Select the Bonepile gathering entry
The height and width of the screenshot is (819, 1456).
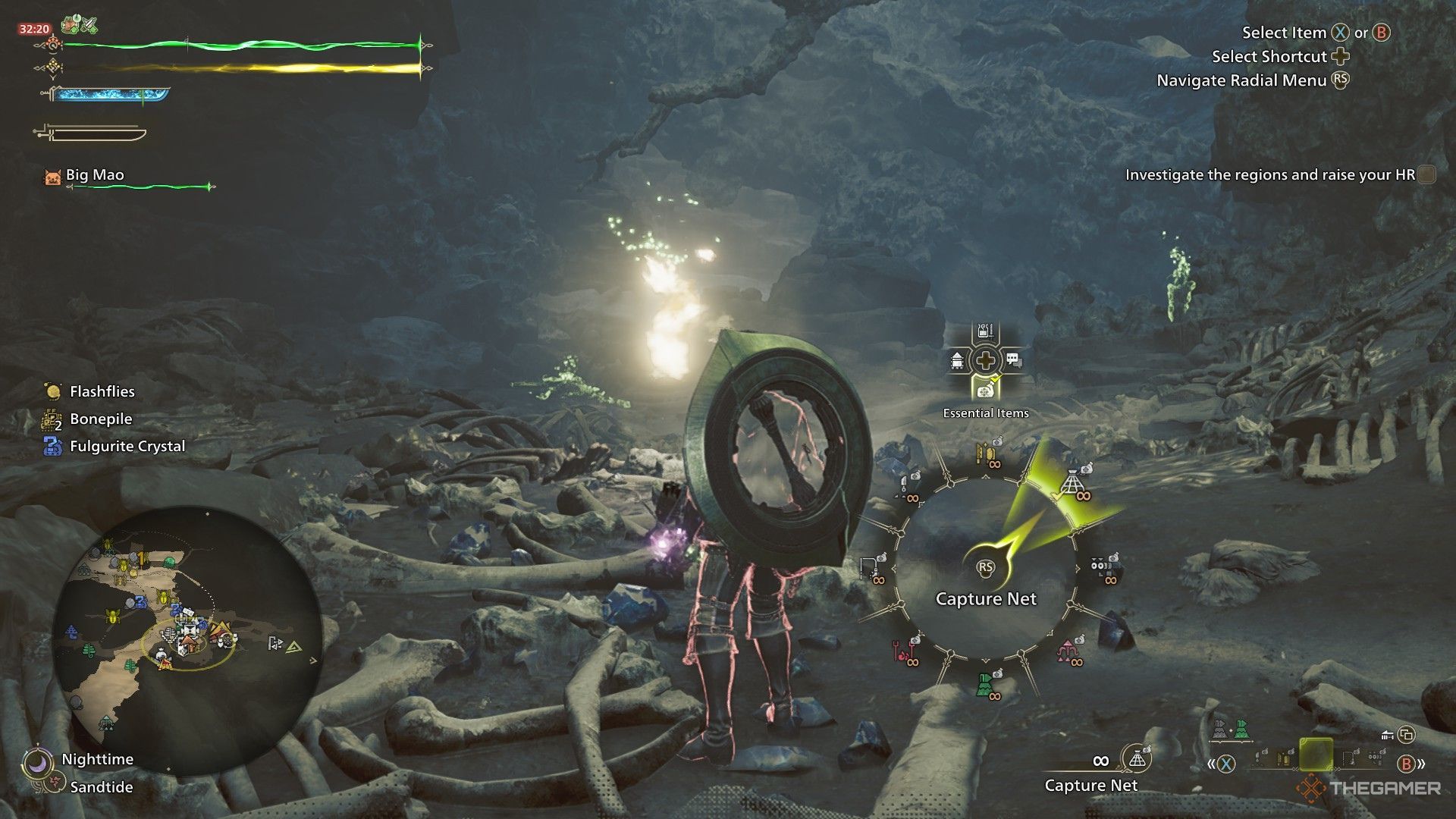coord(100,419)
